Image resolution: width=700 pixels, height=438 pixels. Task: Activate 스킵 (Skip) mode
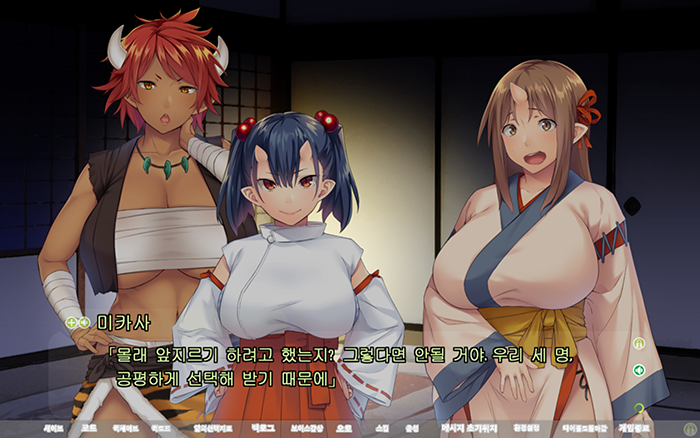pyautogui.click(x=381, y=427)
